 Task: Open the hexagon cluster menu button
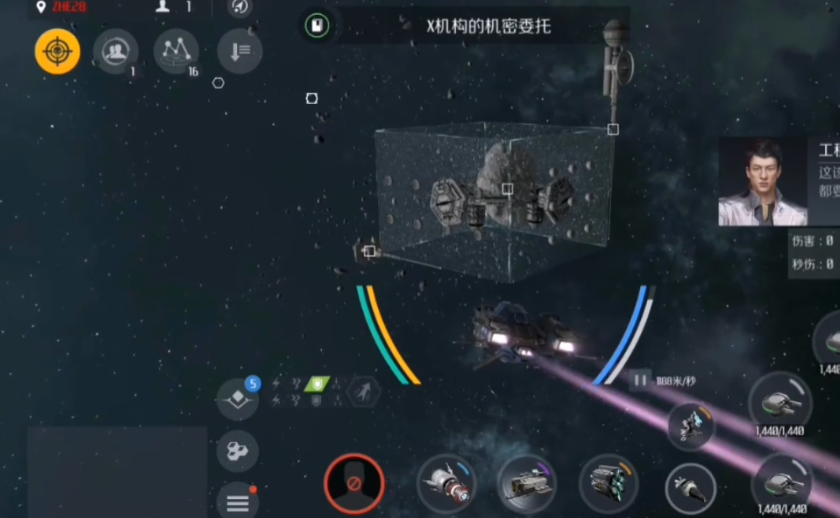point(237,452)
